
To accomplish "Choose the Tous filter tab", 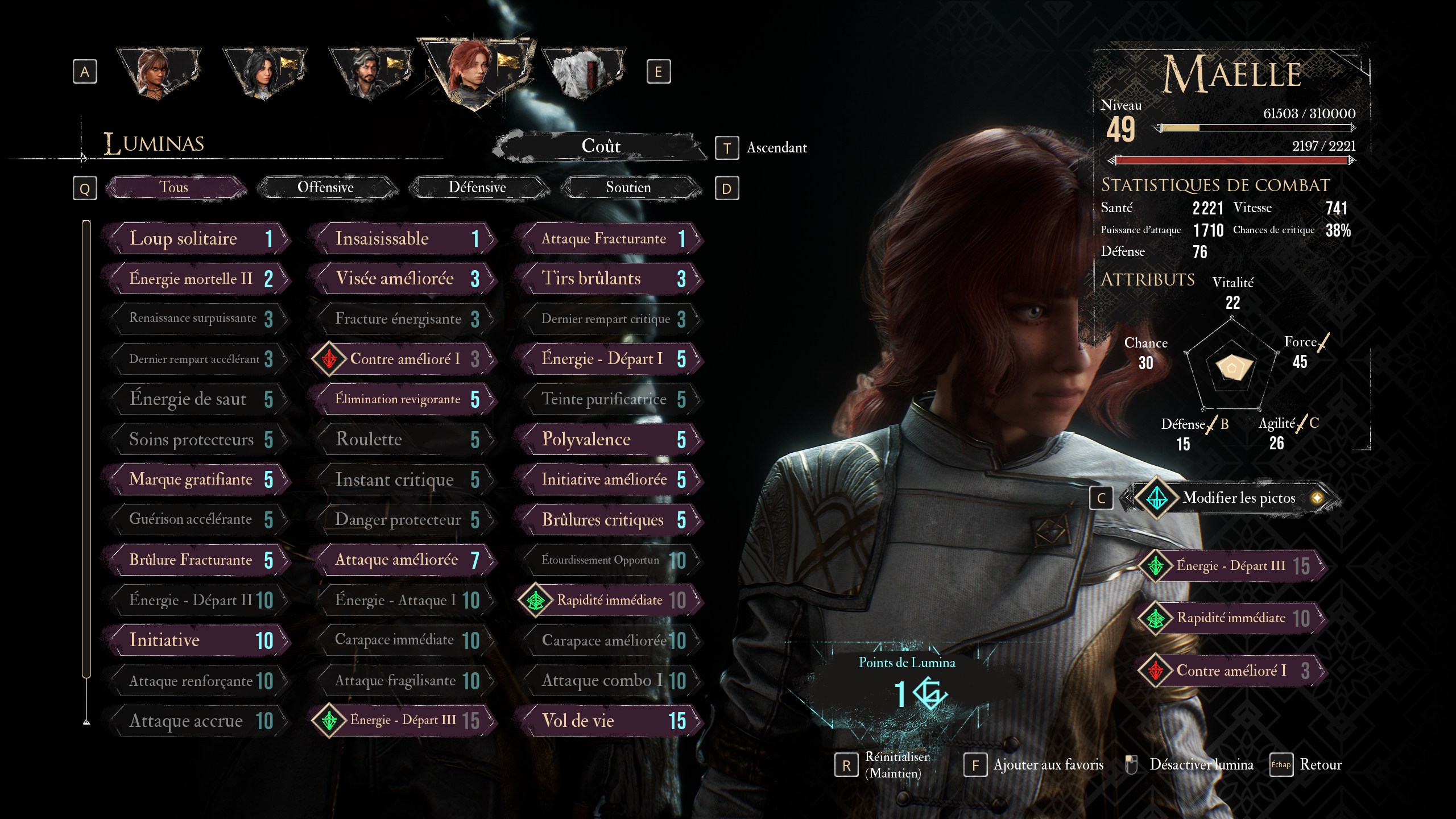I will (174, 188).
